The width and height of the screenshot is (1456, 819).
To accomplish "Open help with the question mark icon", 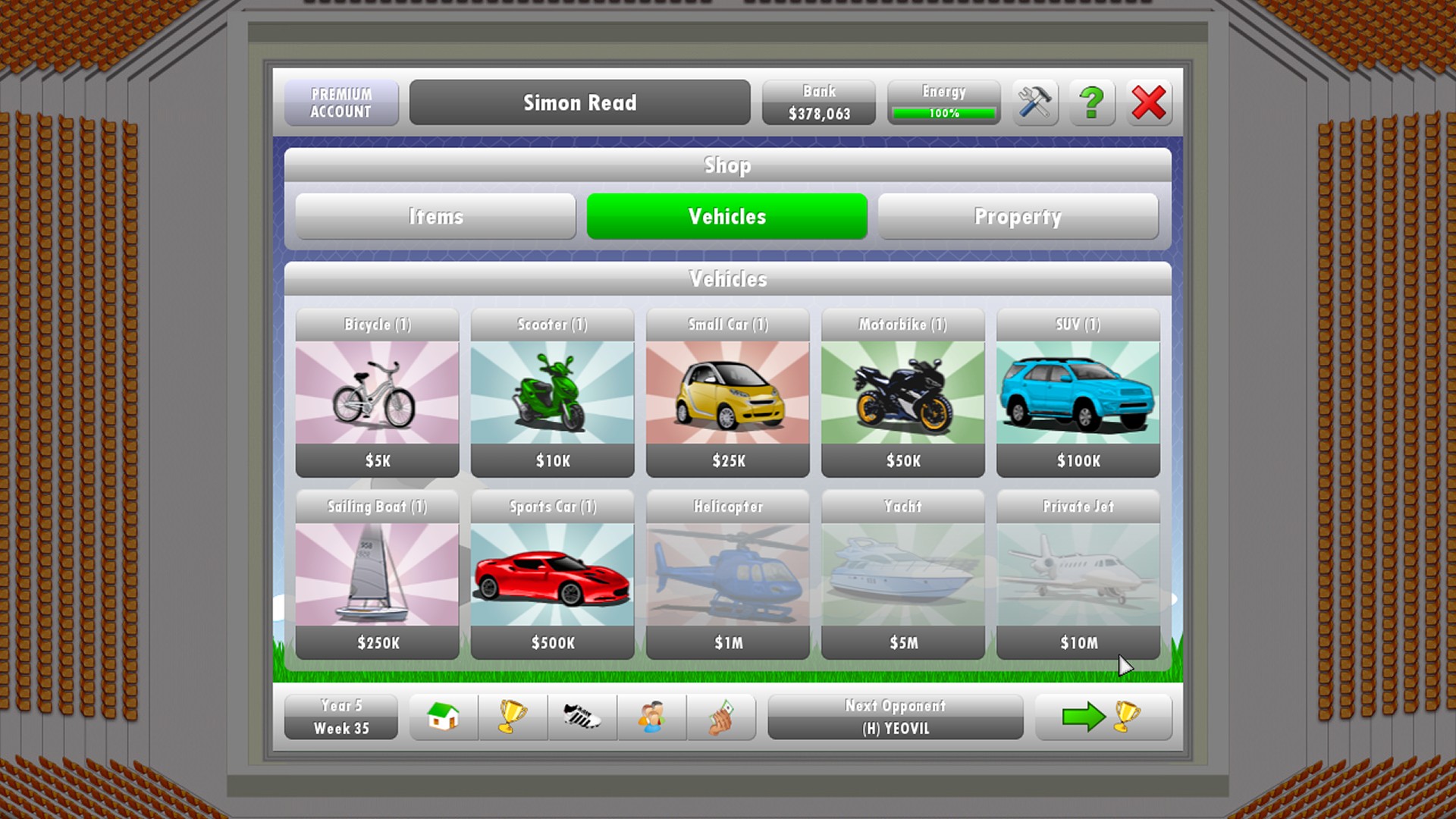I will pos(1091,102).
